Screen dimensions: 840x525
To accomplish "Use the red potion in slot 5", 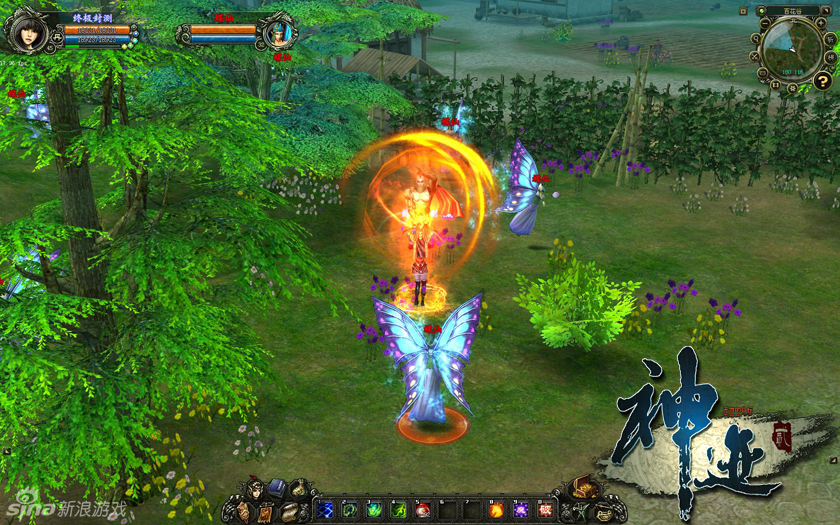I will coord(422,510).
